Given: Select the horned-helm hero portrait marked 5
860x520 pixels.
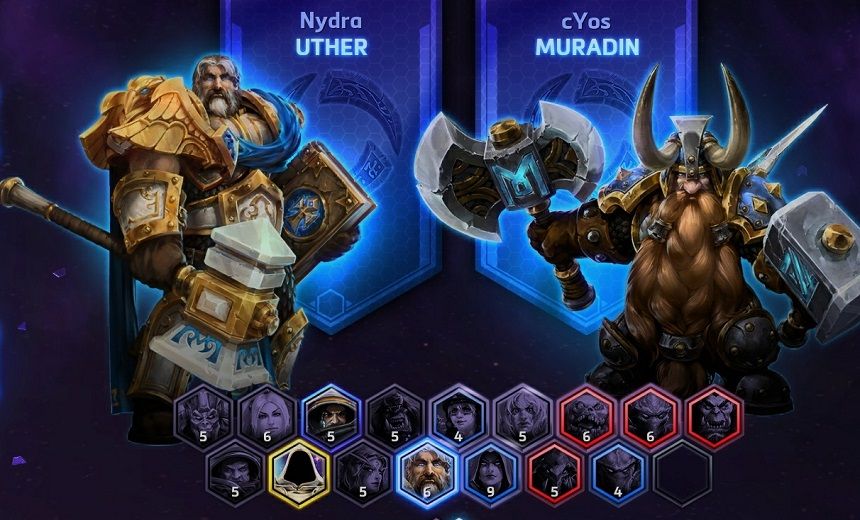Looking at the screenshot, I should pos(202,414).
